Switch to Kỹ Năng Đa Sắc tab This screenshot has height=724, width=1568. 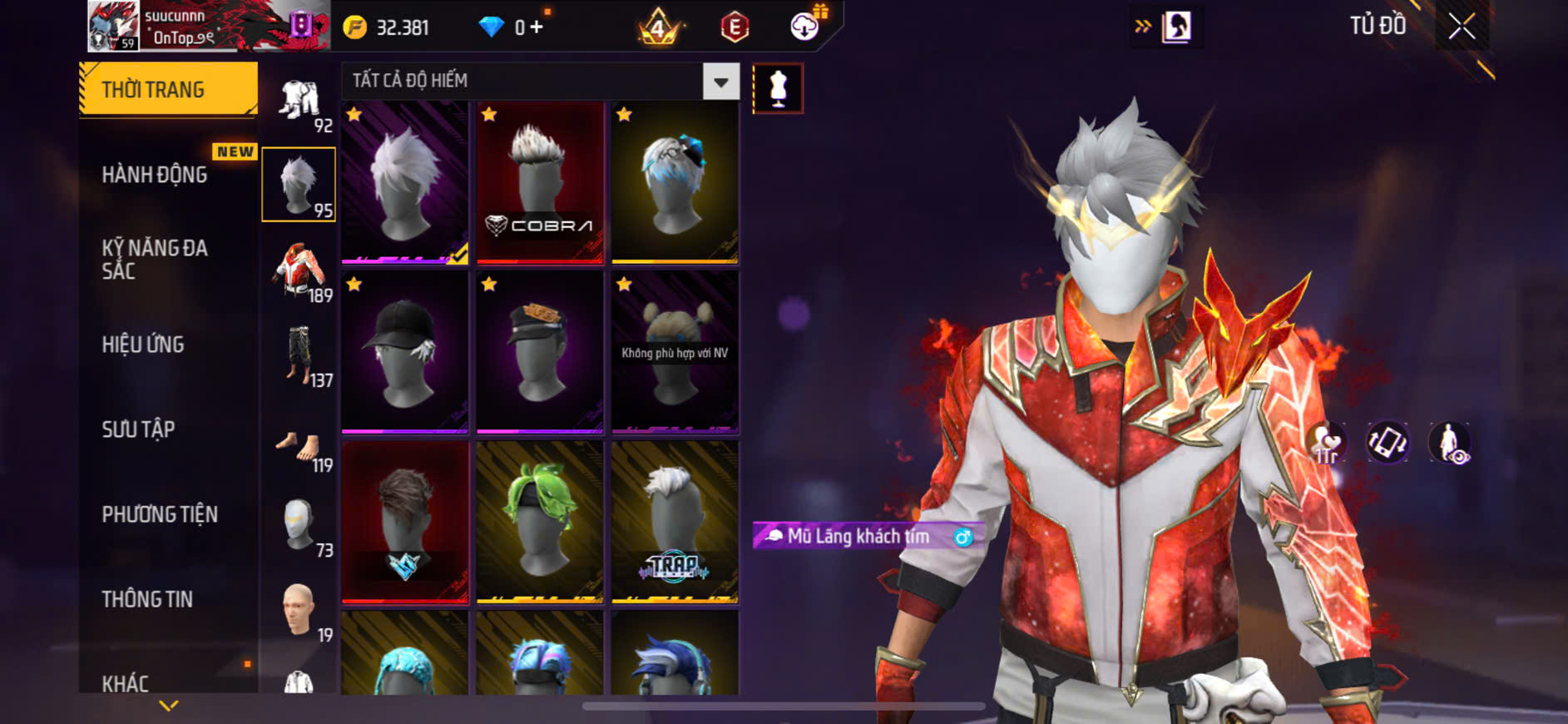point(155,259)
